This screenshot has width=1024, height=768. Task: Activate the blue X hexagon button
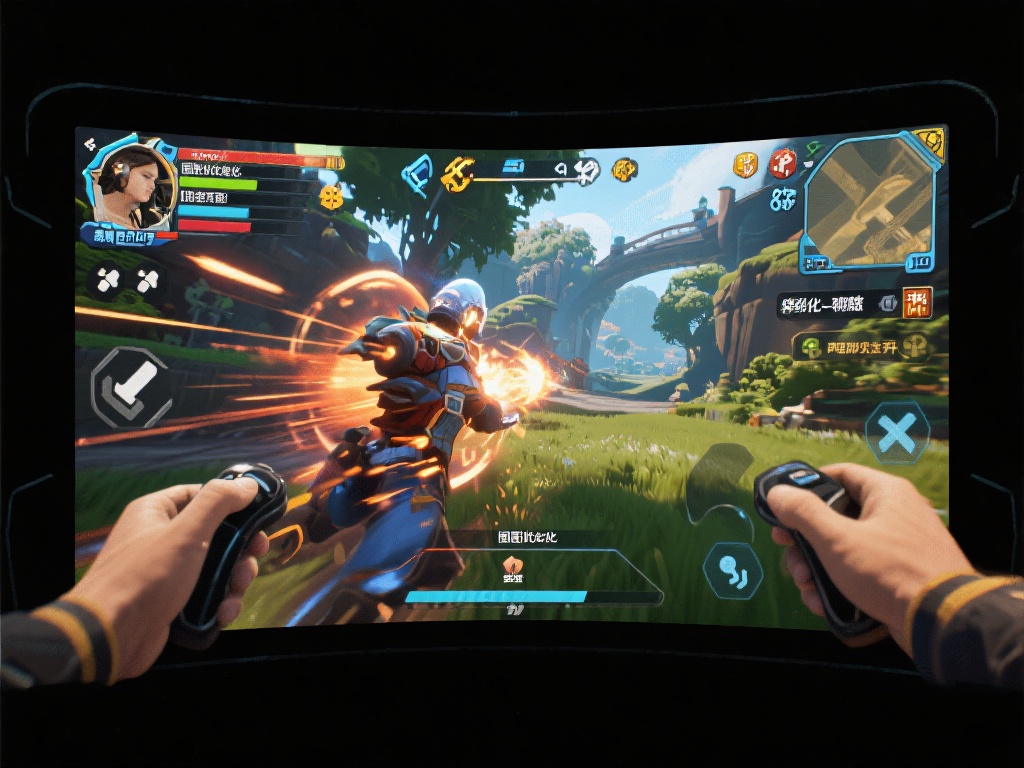897,432
